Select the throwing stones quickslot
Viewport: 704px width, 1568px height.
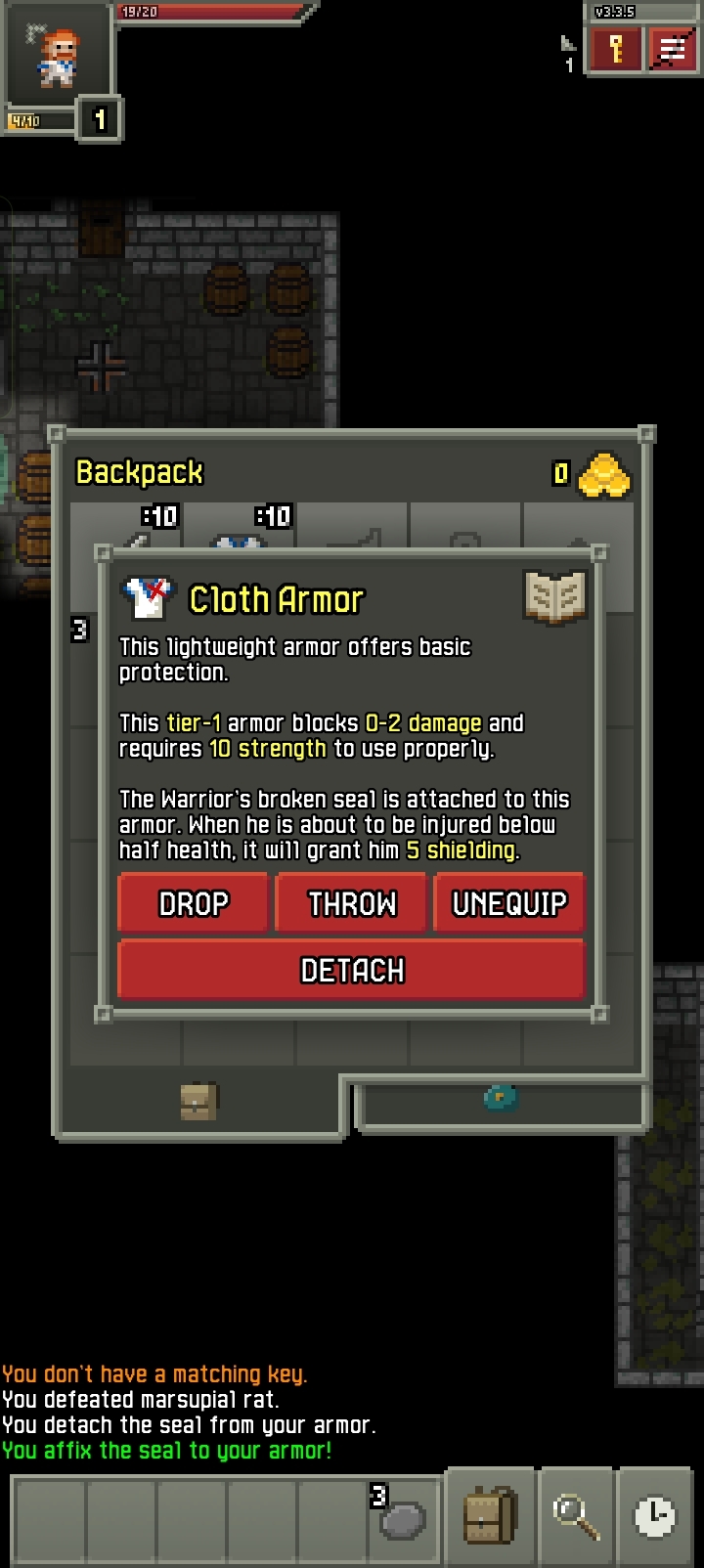click(402, 1517)
